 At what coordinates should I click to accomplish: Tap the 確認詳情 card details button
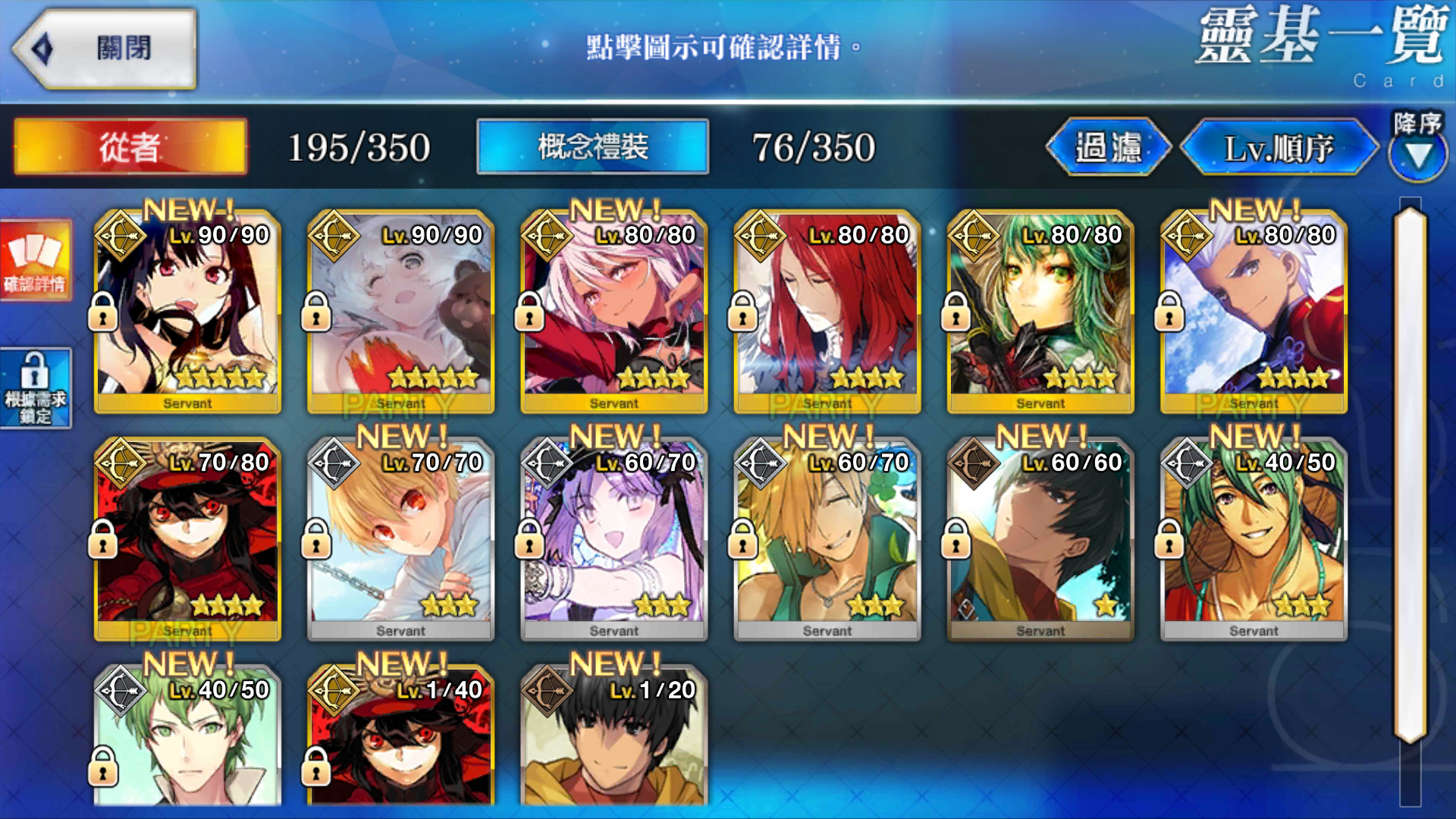tap(36, 260)
